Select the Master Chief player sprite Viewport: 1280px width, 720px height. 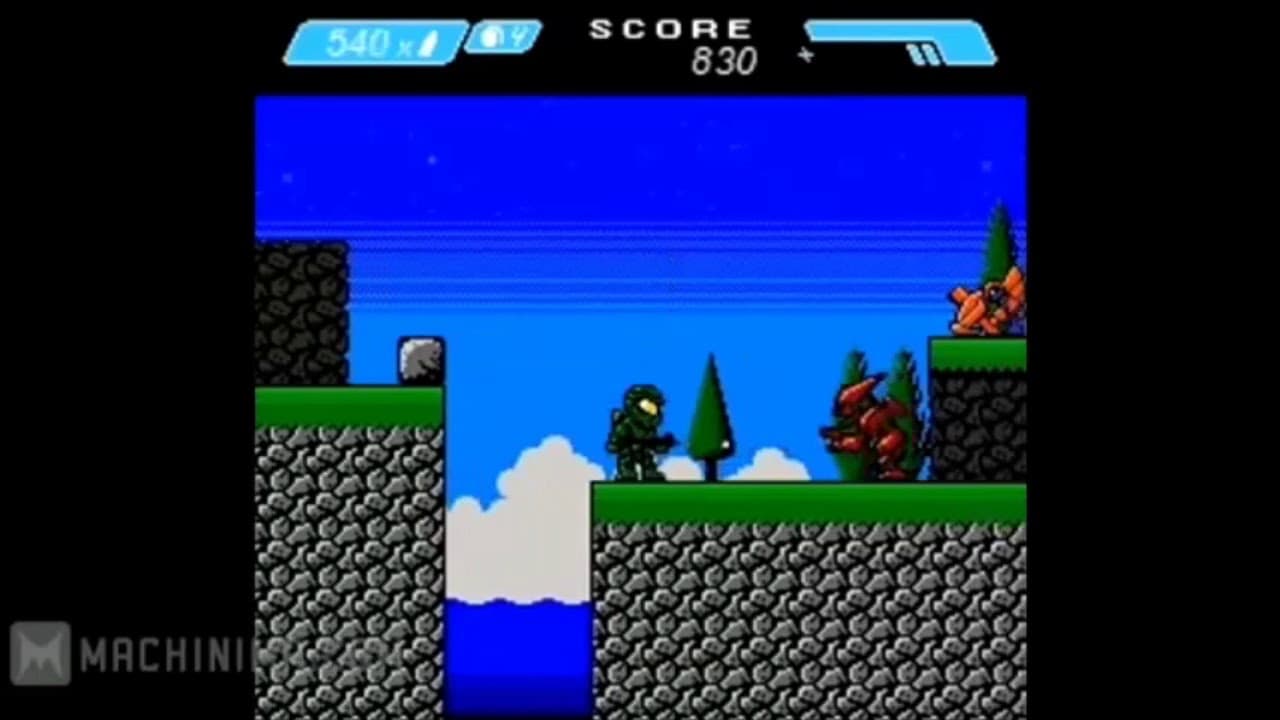click(x=640, y=430)
